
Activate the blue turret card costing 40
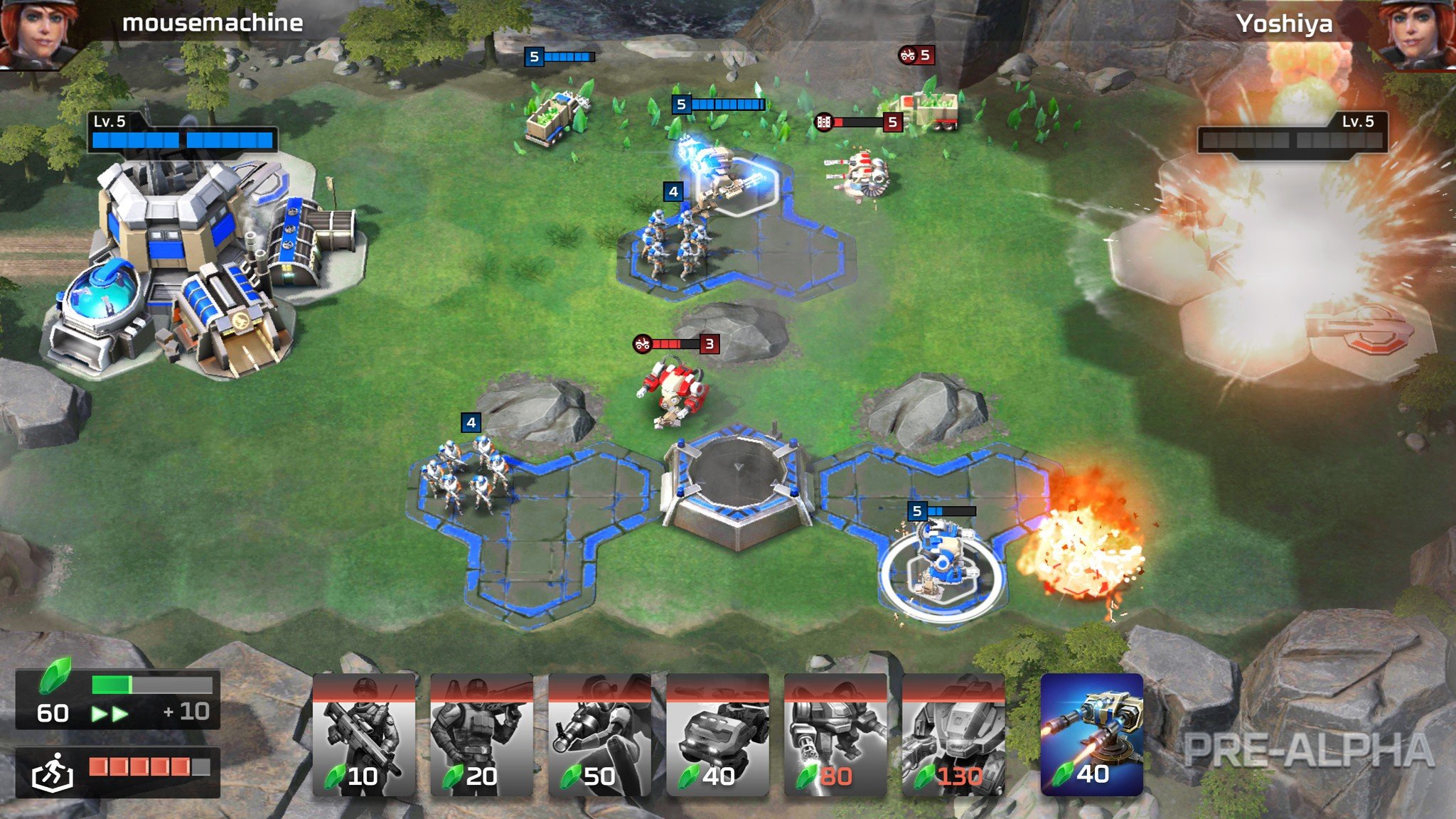coord(1091,734)
